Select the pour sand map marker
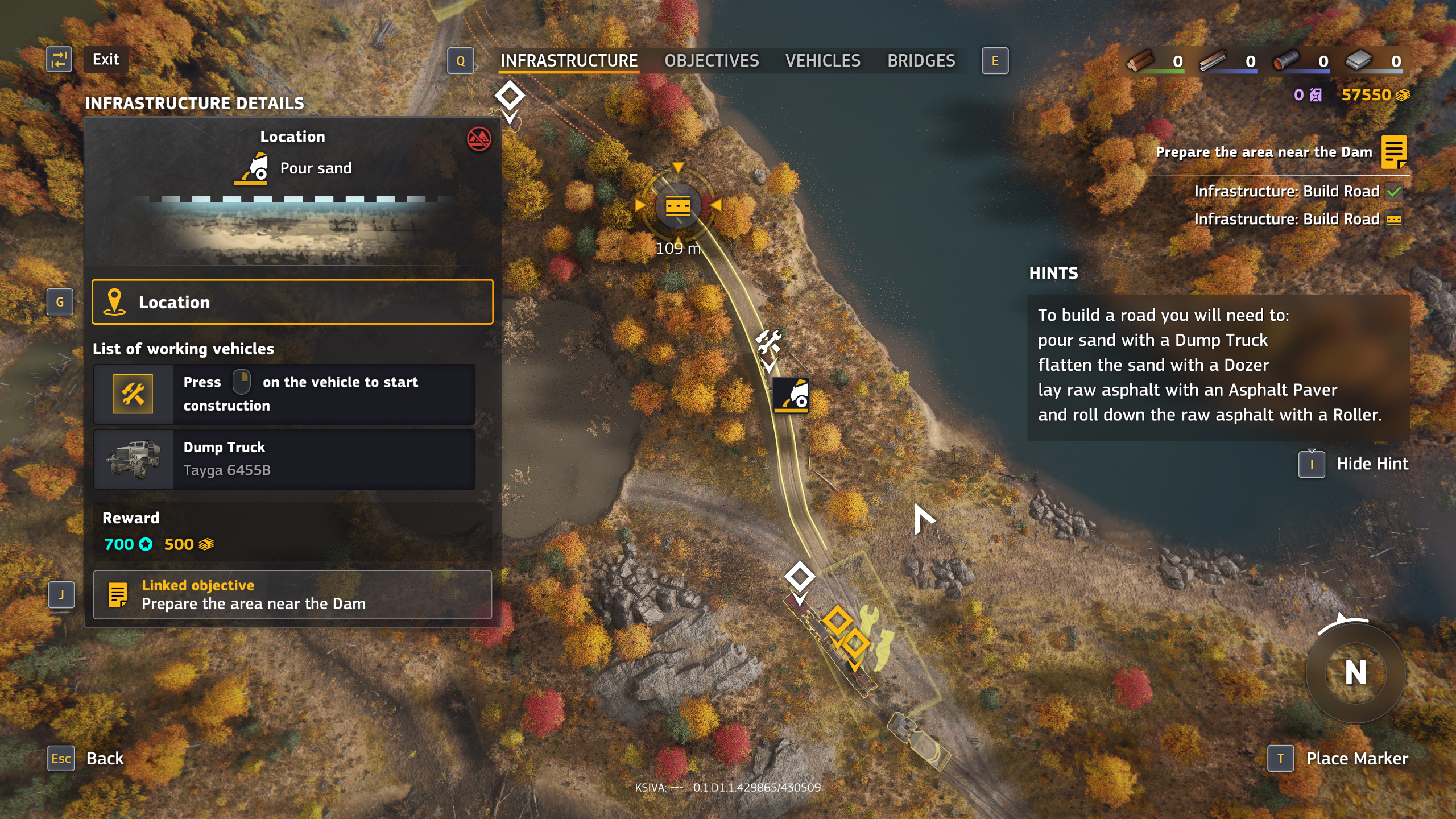Screen dimensions: 1456x819 (791, 395)
